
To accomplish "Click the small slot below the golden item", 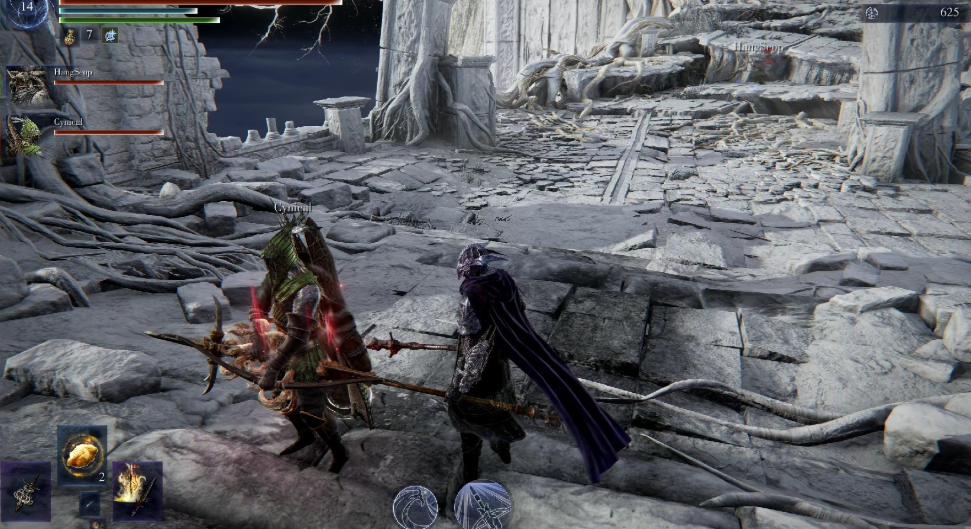I will click(x=89, y=503).
